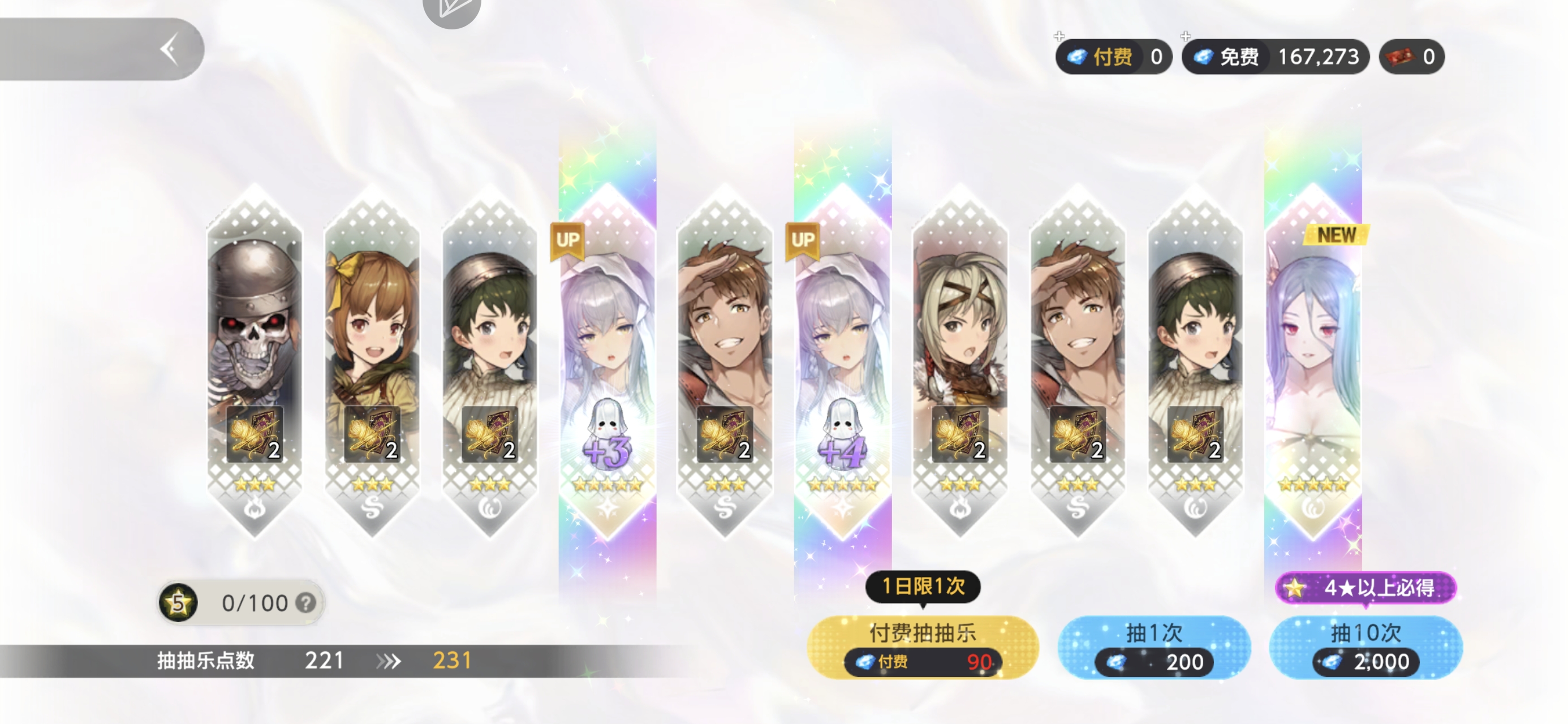Select the UP silver-haired card with +3
This screenshot has width=1568, height=724.
[x=607, y=360]
